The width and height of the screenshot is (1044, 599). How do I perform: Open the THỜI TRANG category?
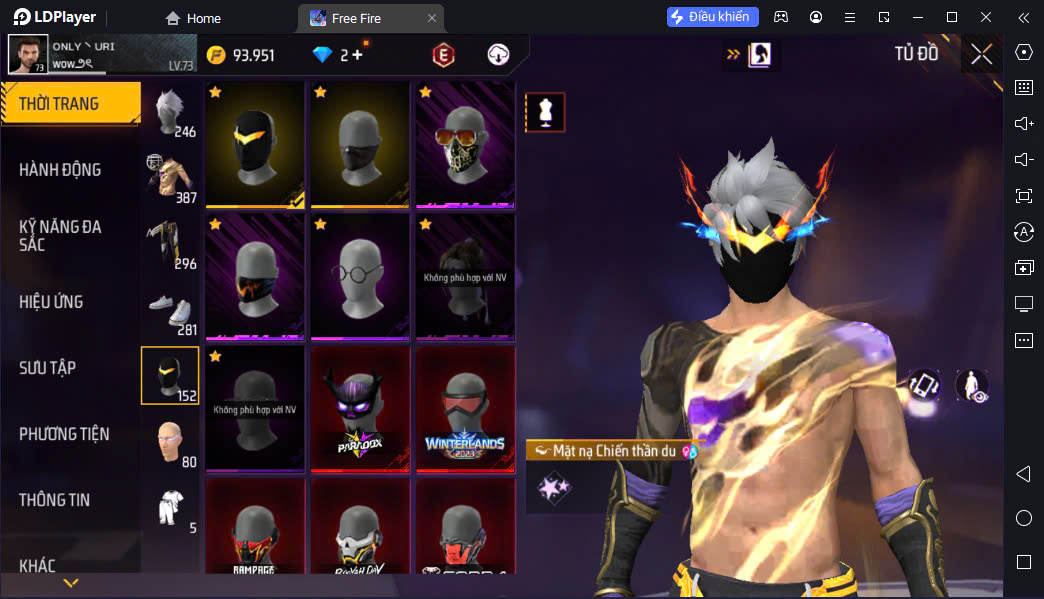coord(68,104)
